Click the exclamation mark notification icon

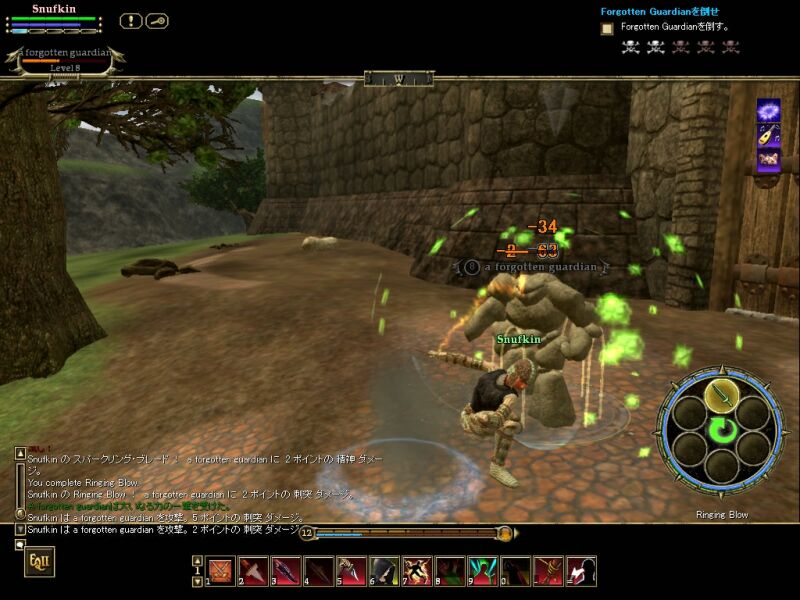point(131,20)
